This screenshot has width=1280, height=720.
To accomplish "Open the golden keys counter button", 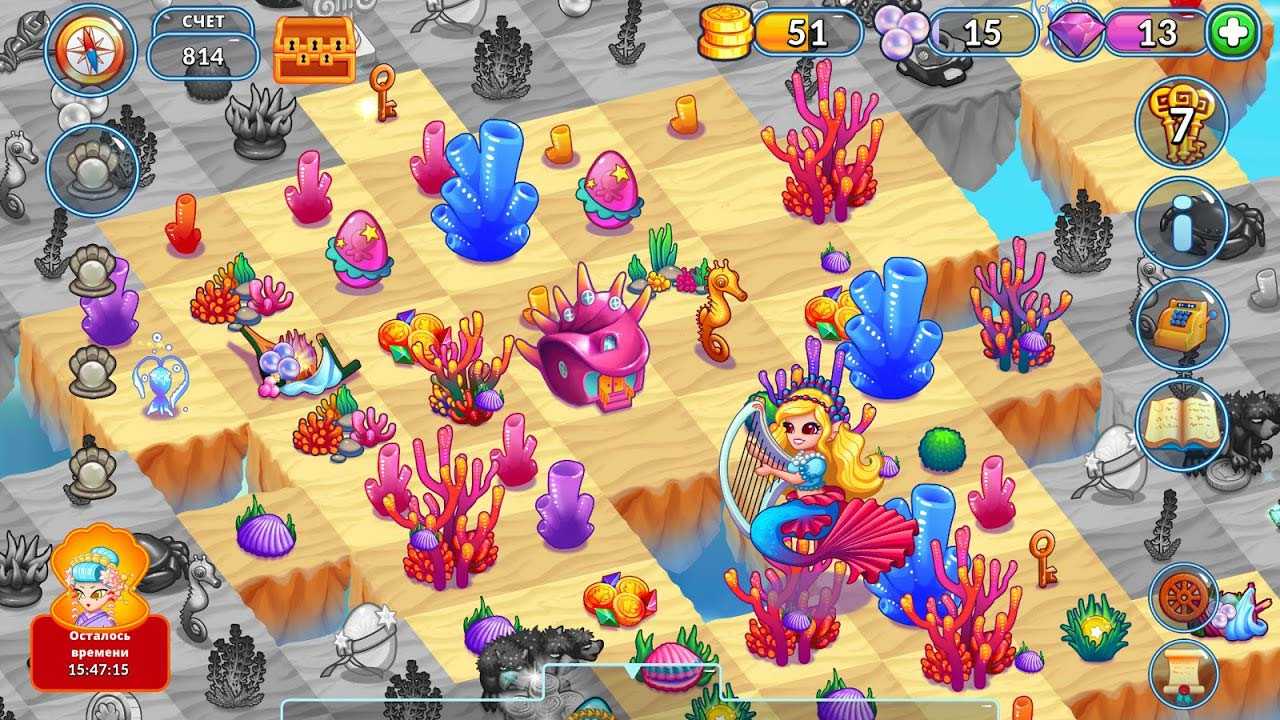I will pyautogui.click(x=1182, y=122).
